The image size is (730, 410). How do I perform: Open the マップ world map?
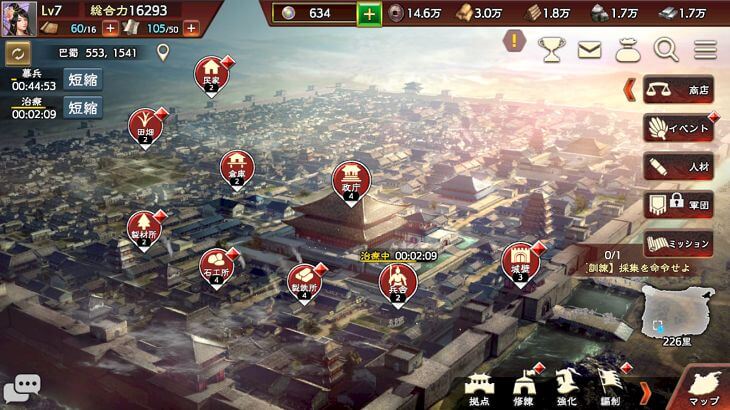[x=703, y=385]
